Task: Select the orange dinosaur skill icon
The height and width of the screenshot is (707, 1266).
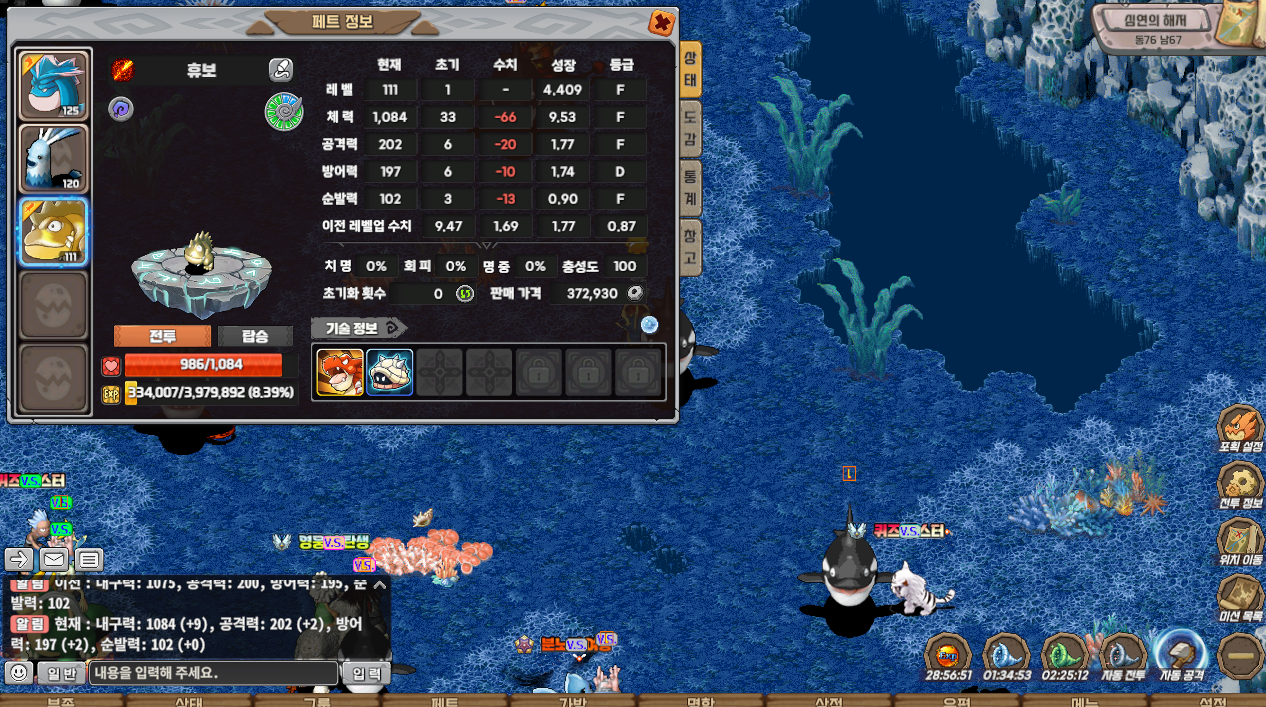Action: tap(340, 372)
